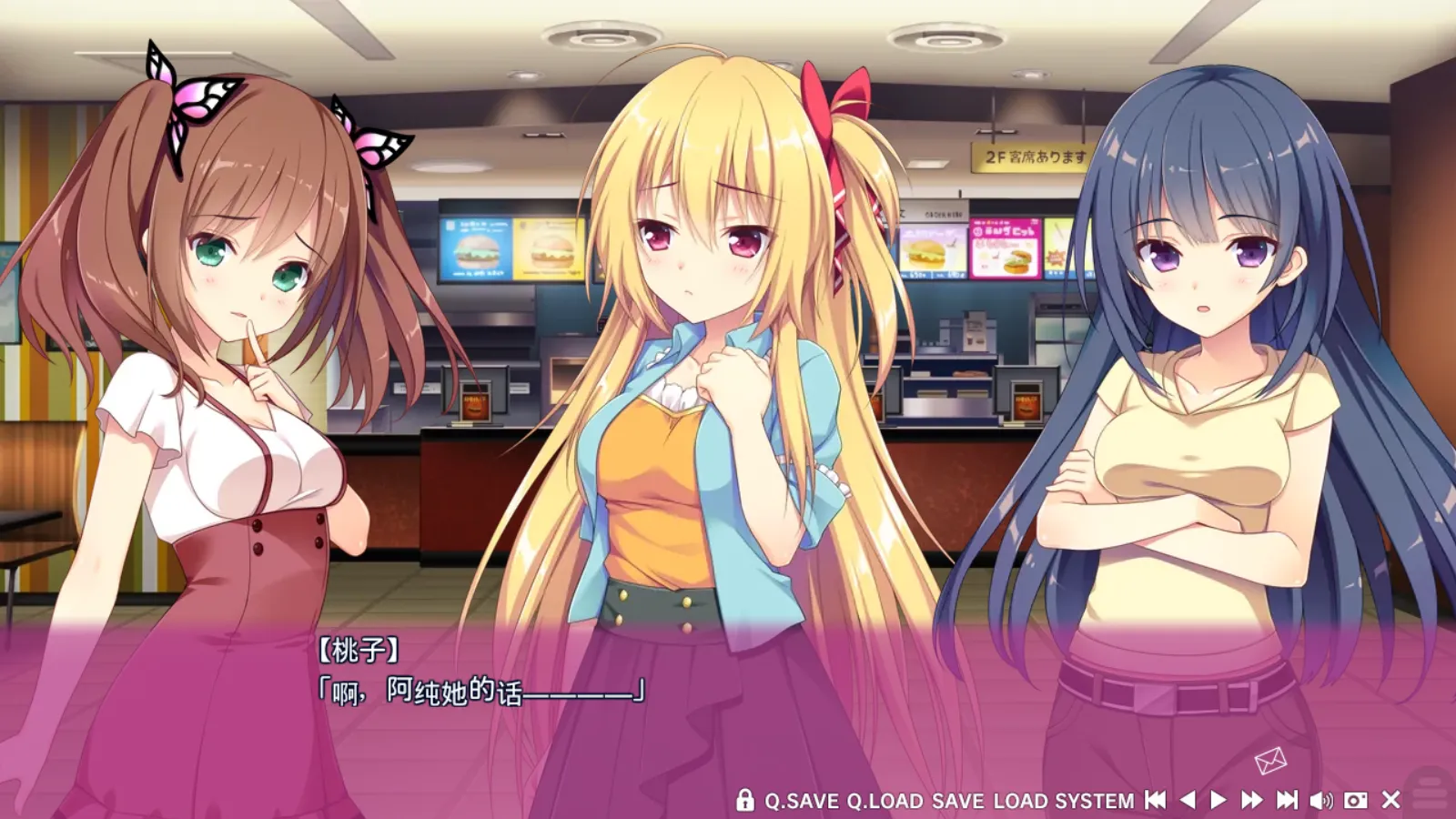Click the envelope icon in the dialogue box
Screen dimensions: 1456x819
click(x=1270, y=760)
